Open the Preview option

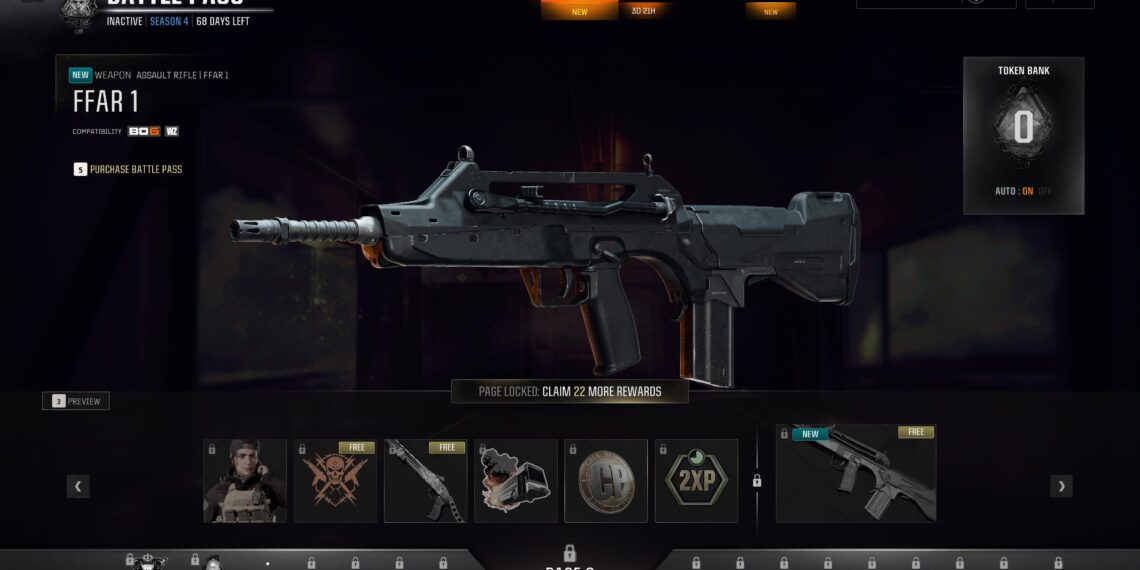[77, 402]
